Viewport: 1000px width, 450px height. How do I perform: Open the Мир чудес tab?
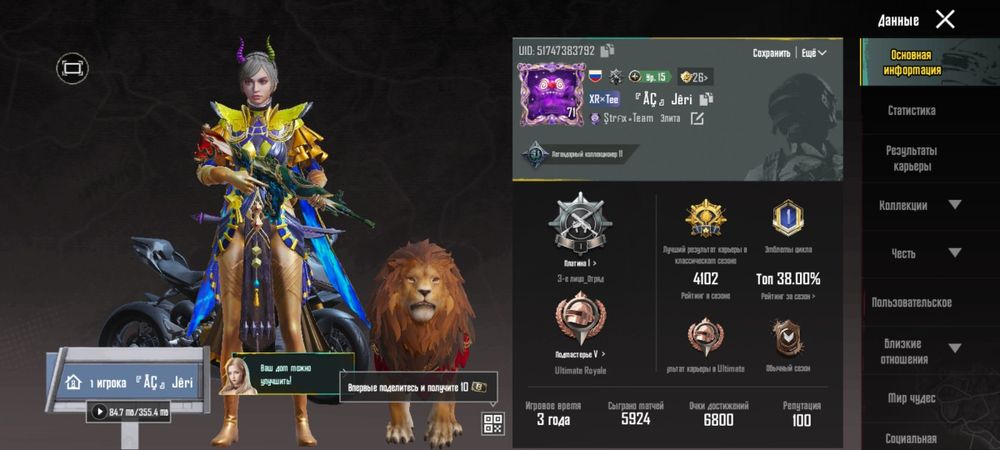(911, 398)
